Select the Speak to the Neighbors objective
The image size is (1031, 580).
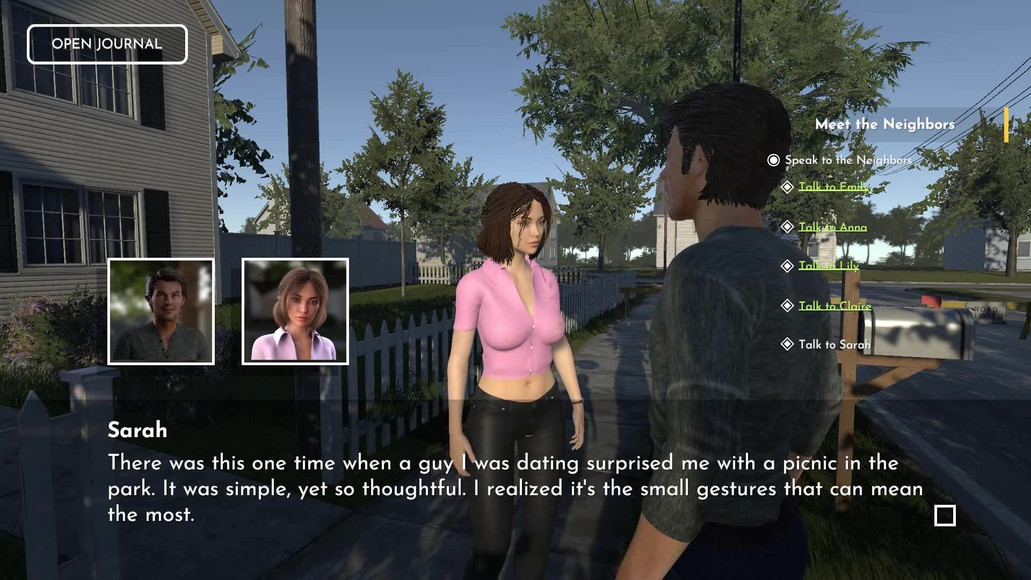click(x=847, y=160)
